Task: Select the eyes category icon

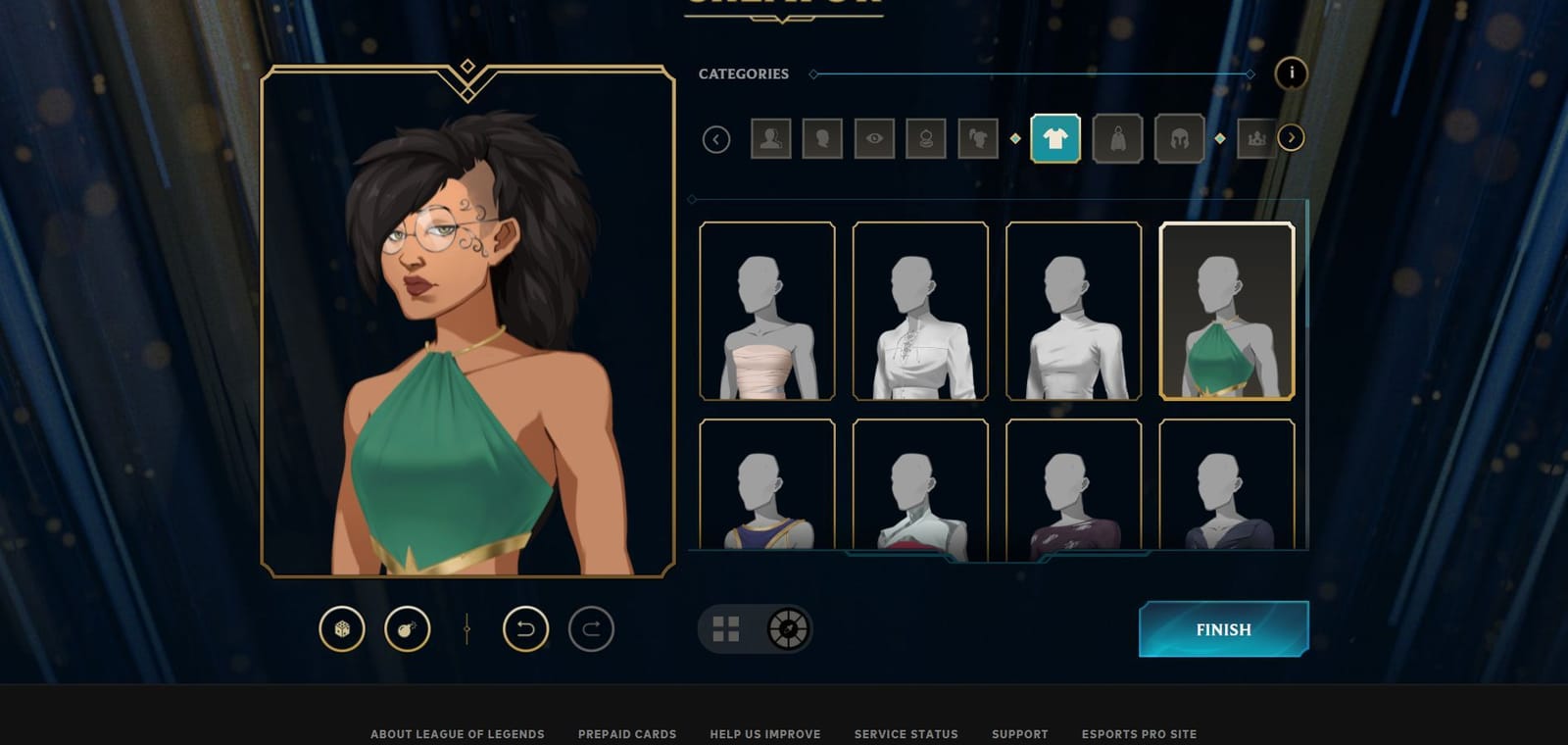Action: click(874, 138)
